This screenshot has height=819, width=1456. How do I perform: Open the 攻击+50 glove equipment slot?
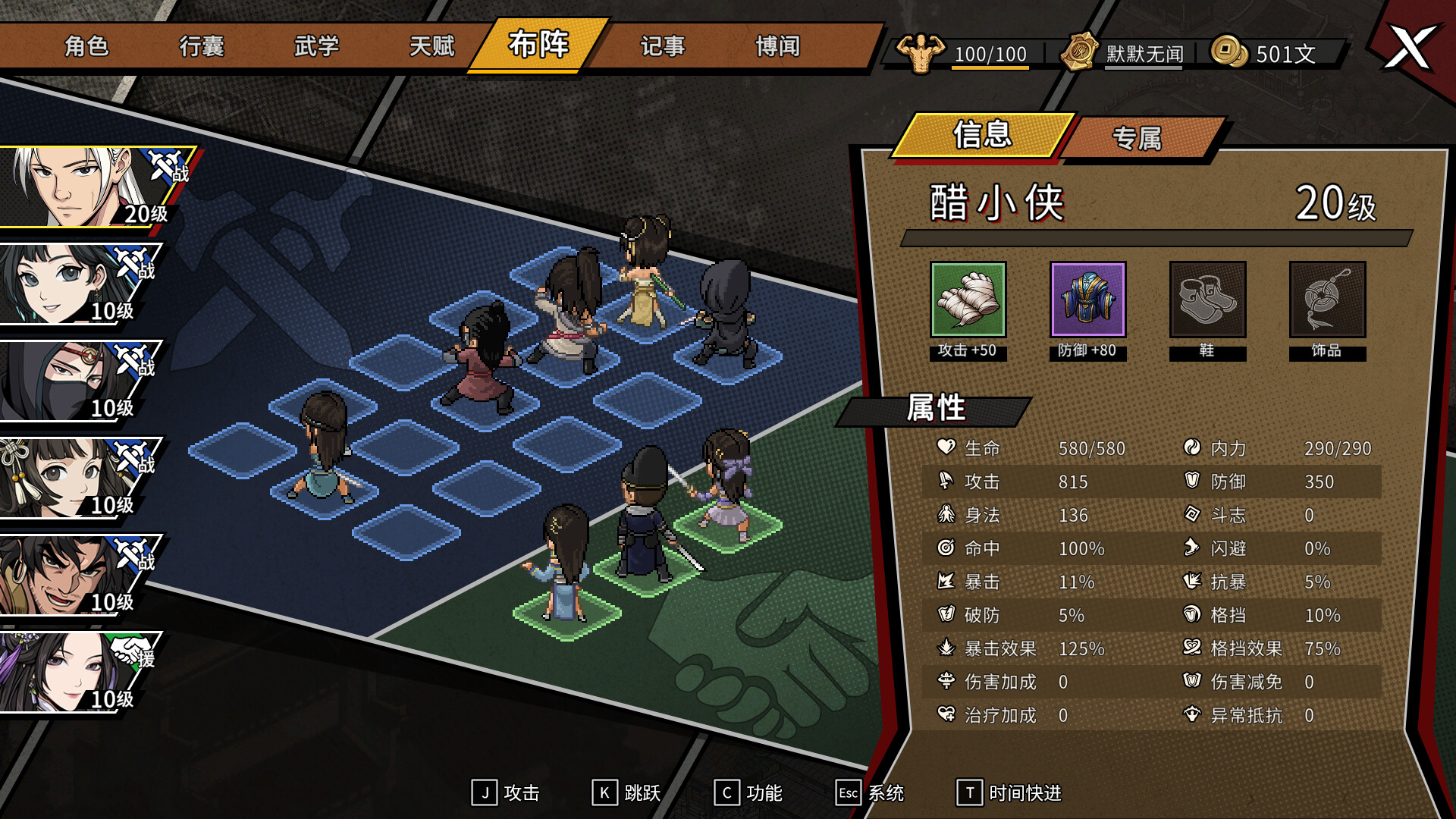(x=968, y=299)
